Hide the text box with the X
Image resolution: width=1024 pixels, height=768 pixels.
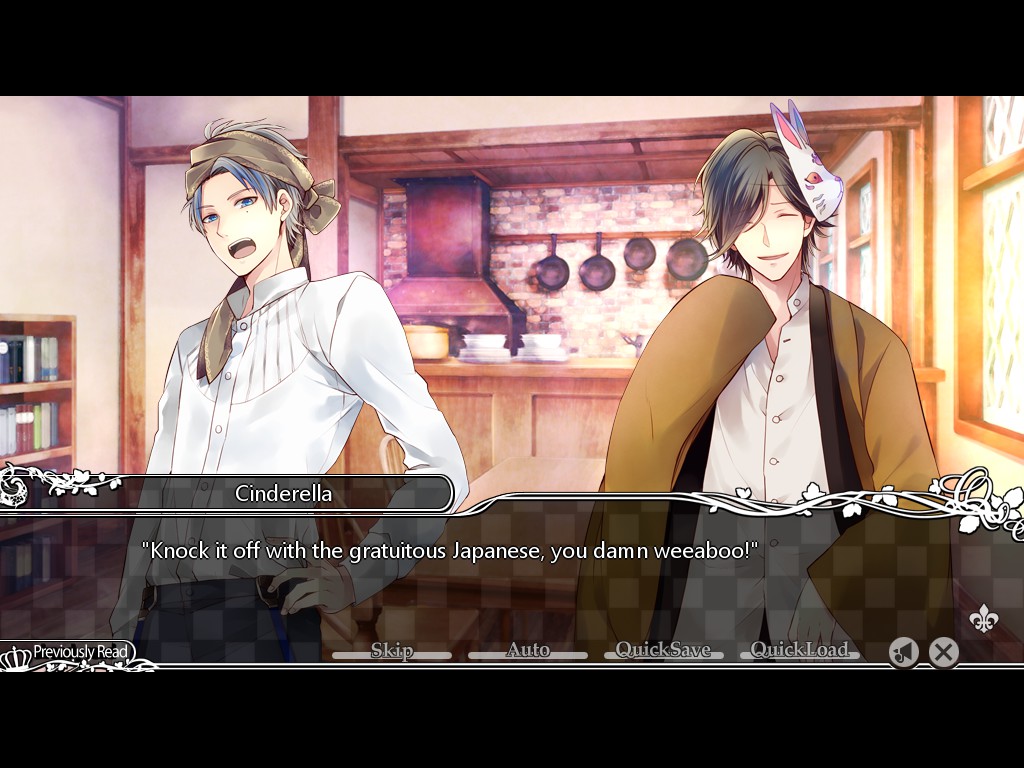pyautogui.click(x=943, y=653)
